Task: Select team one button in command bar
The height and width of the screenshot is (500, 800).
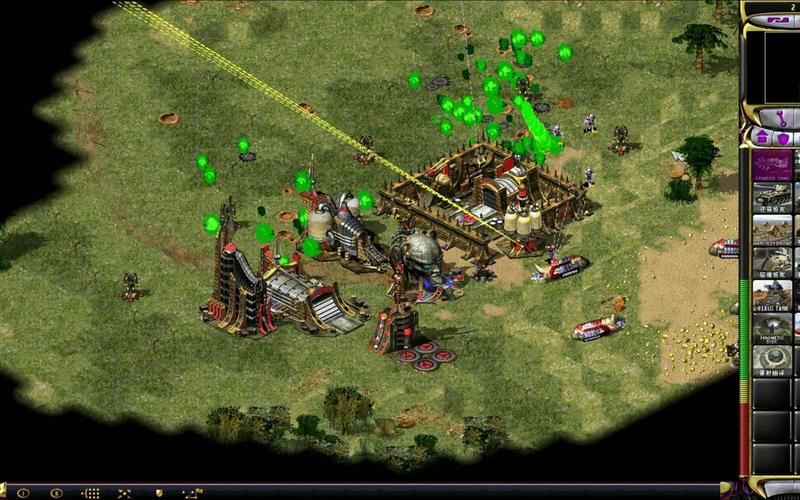Action: pos(22,493)
